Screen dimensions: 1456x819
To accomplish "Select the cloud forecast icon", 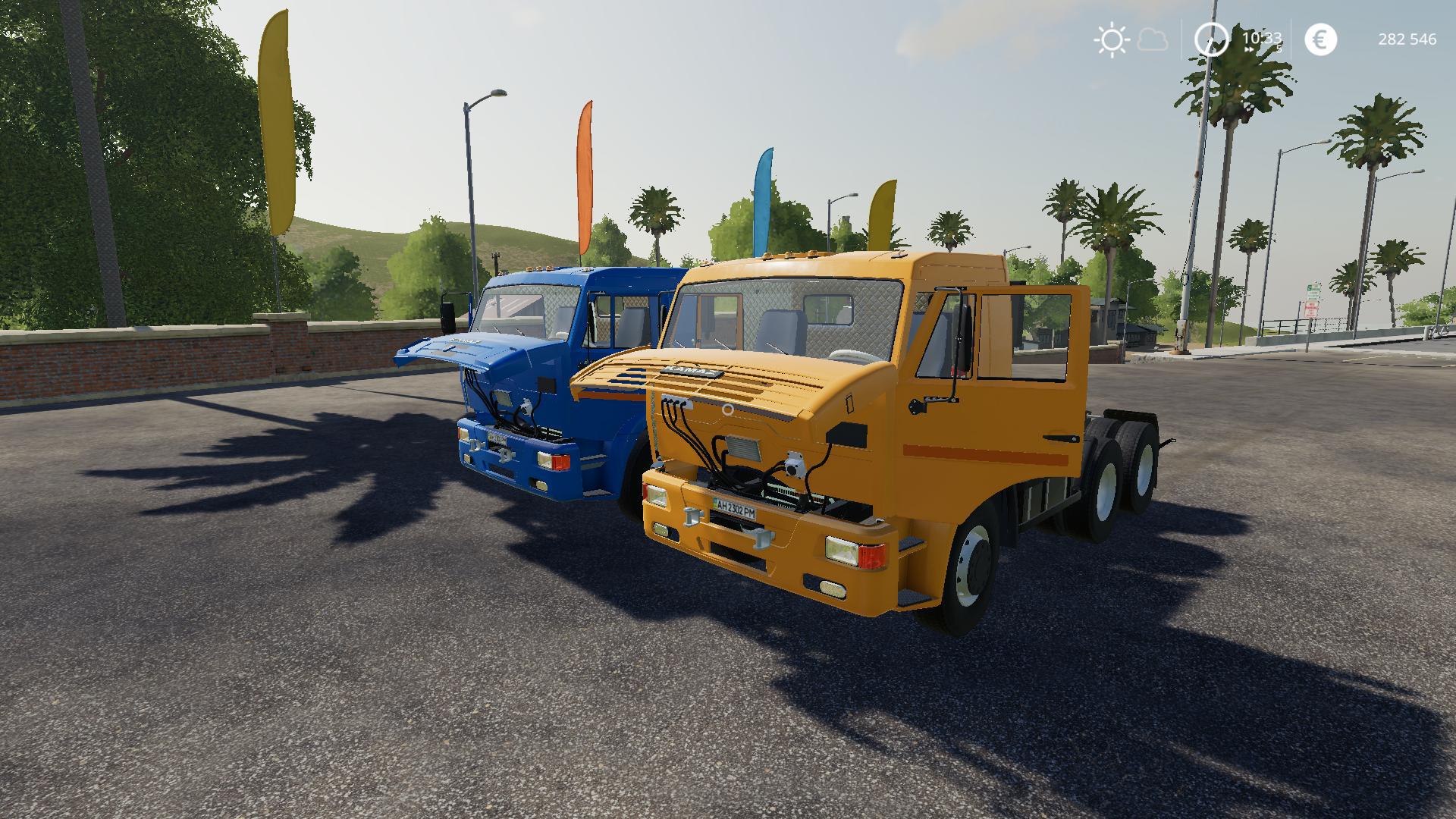I will coord(1153,39).
